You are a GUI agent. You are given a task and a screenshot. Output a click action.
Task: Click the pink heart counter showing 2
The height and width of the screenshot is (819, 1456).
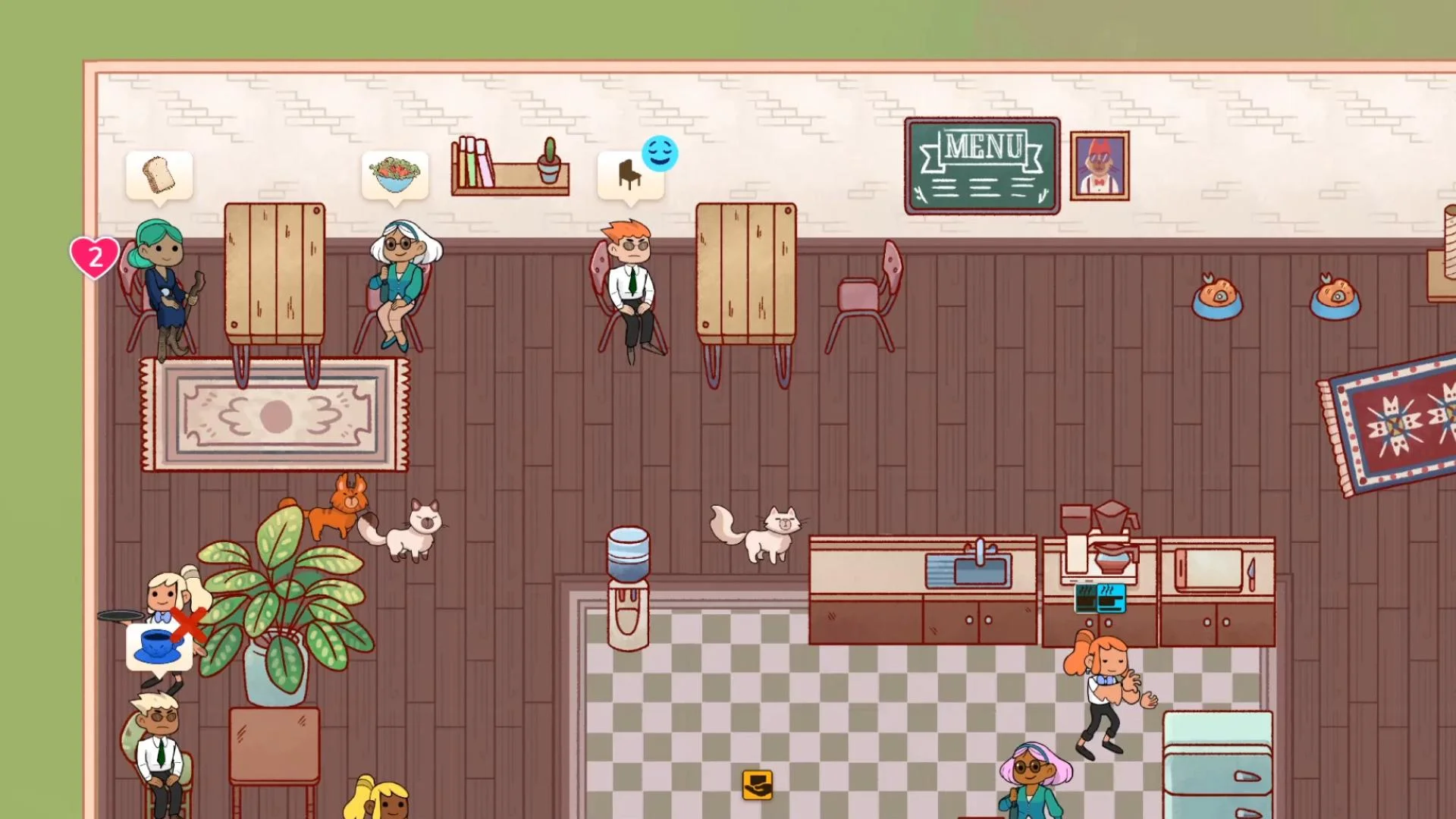tap(94, 256)
